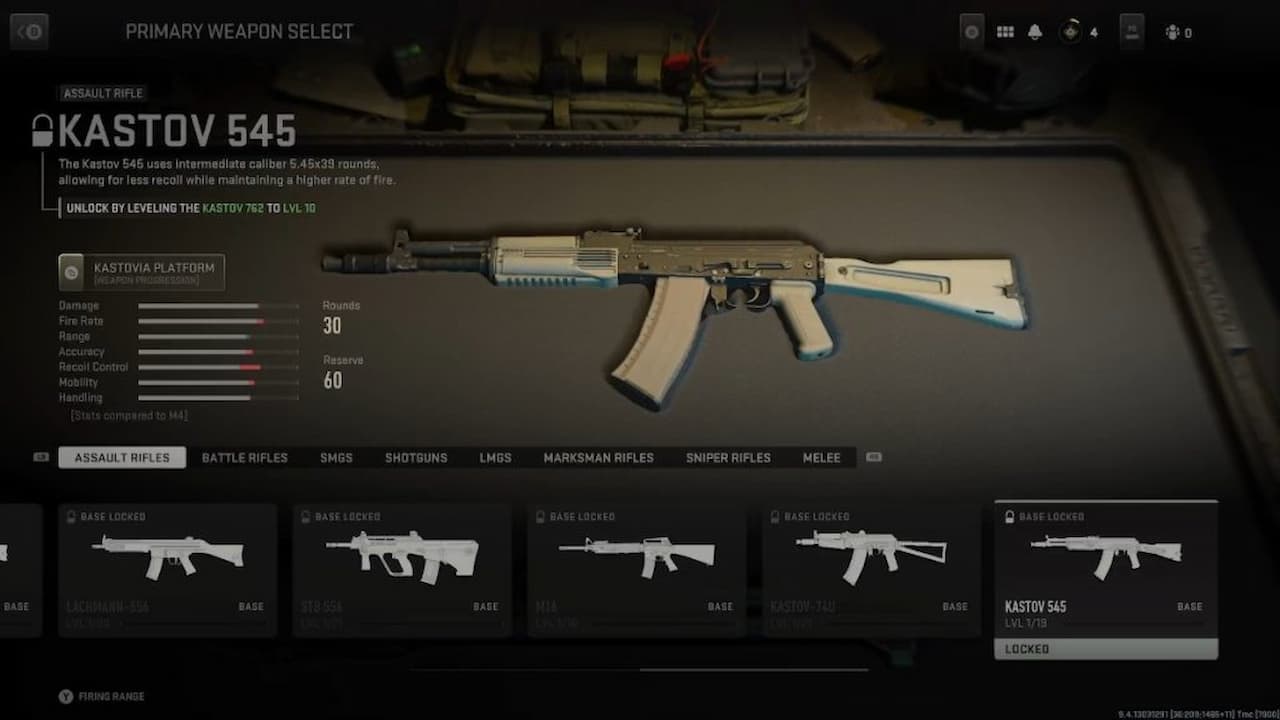Viewport: 1280px width, 720px height.
Task: Open the SMGs weapon category
Action: coord(336,457)
